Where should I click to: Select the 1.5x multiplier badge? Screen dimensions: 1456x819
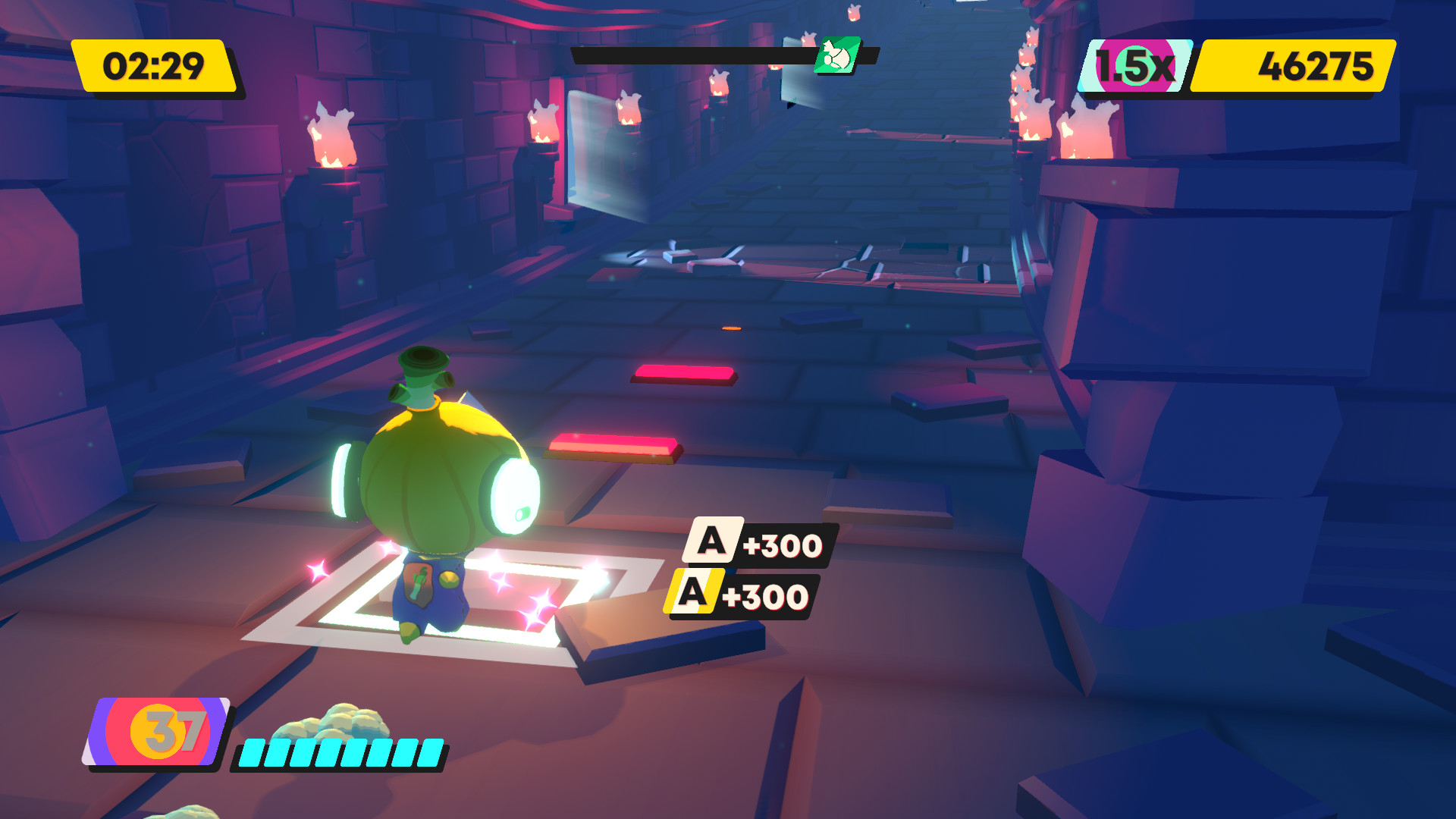pos(1135,66)
